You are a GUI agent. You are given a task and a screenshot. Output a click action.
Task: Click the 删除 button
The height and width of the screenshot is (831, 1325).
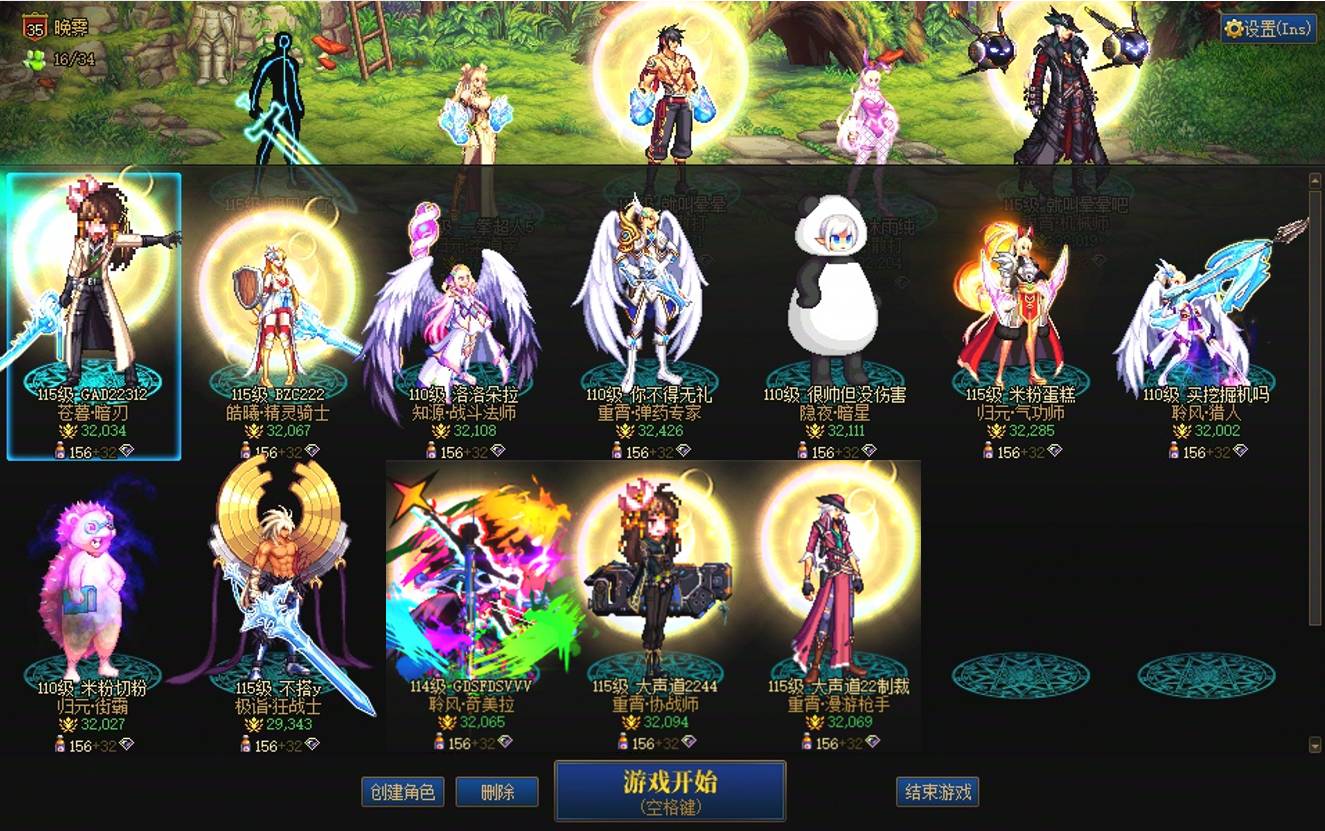click(x=497, y=789)
